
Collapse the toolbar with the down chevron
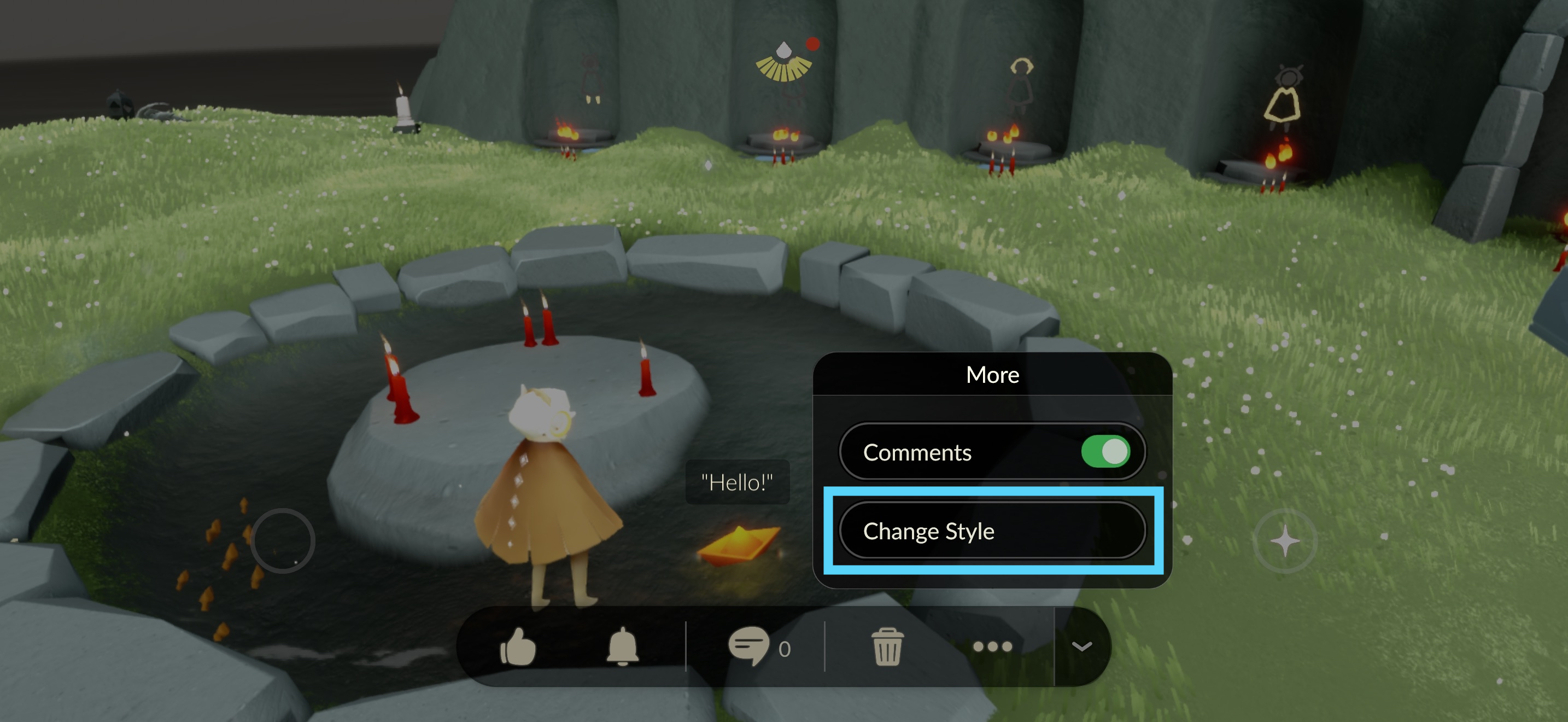[1081, 647]
